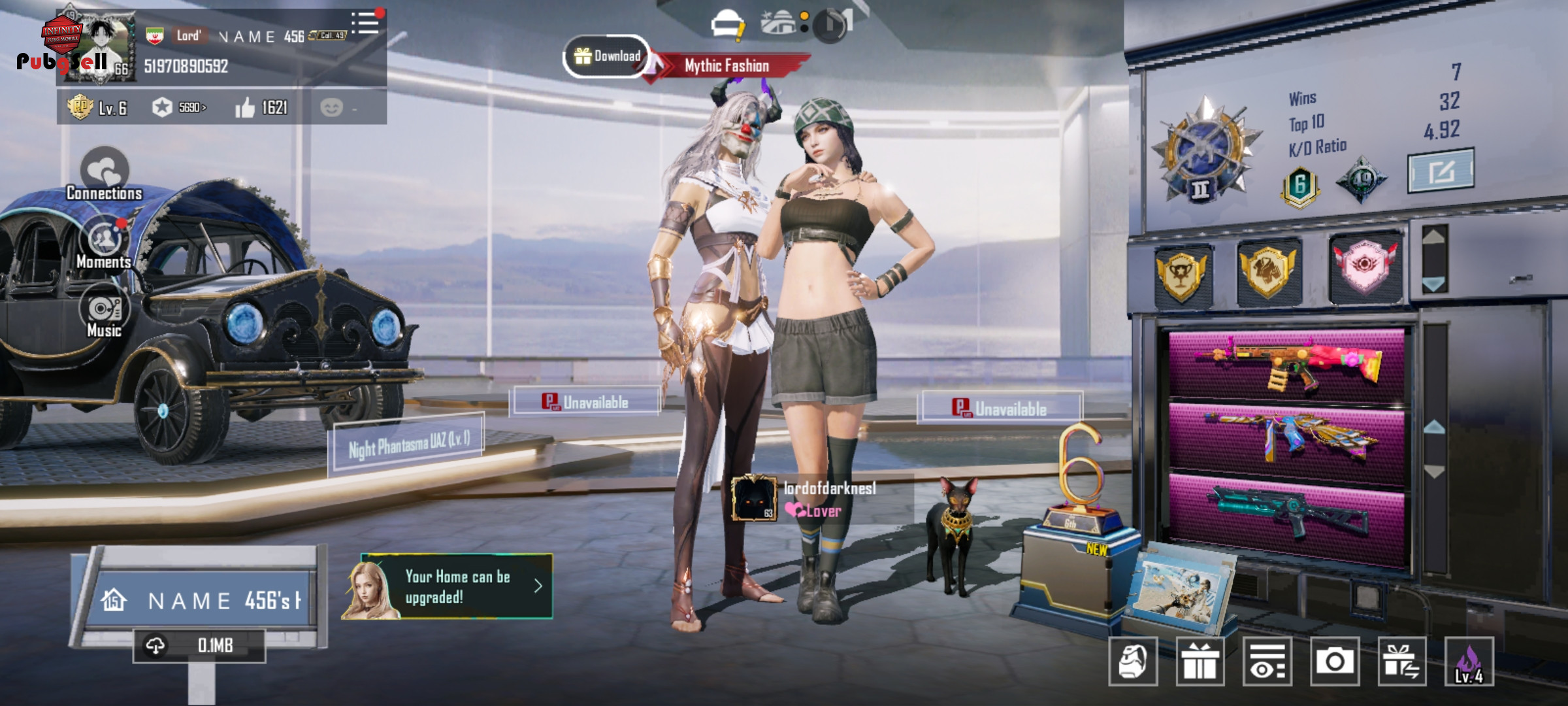The width and height of the screenshot is (1568, 706).
Task: Open the gift box button
Action: click(1200, 662)
